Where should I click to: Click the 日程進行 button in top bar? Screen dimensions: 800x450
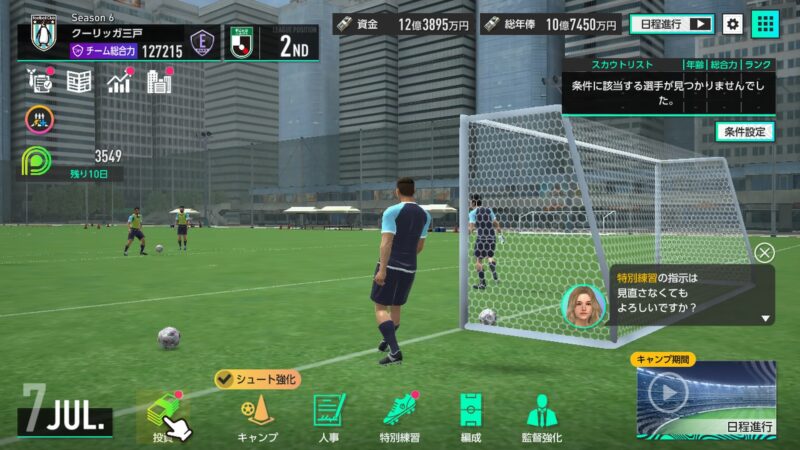671,24
